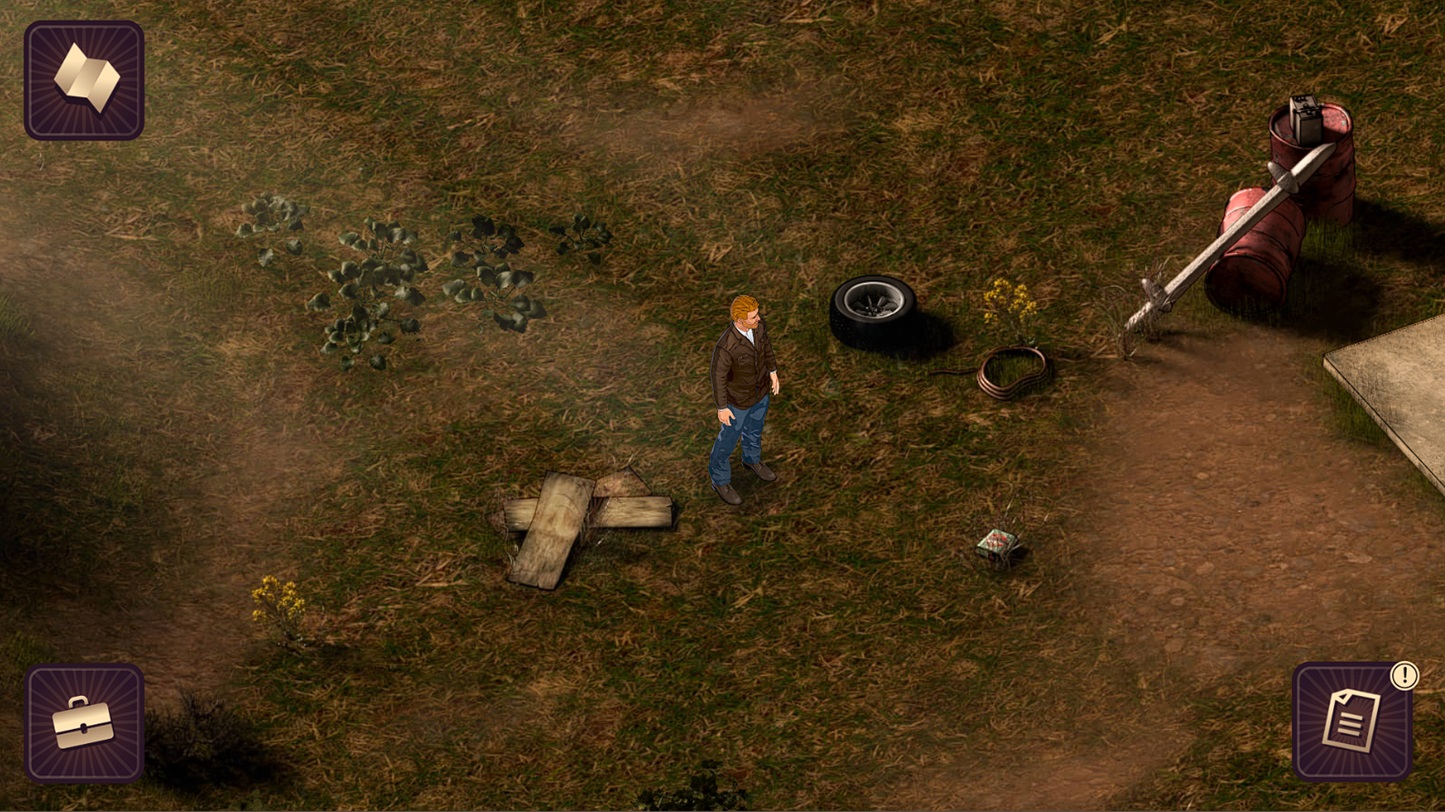This screenshot has height=812, width=1445.
Task: Open the briefcase inventory
Action: (x=84, y=722)
